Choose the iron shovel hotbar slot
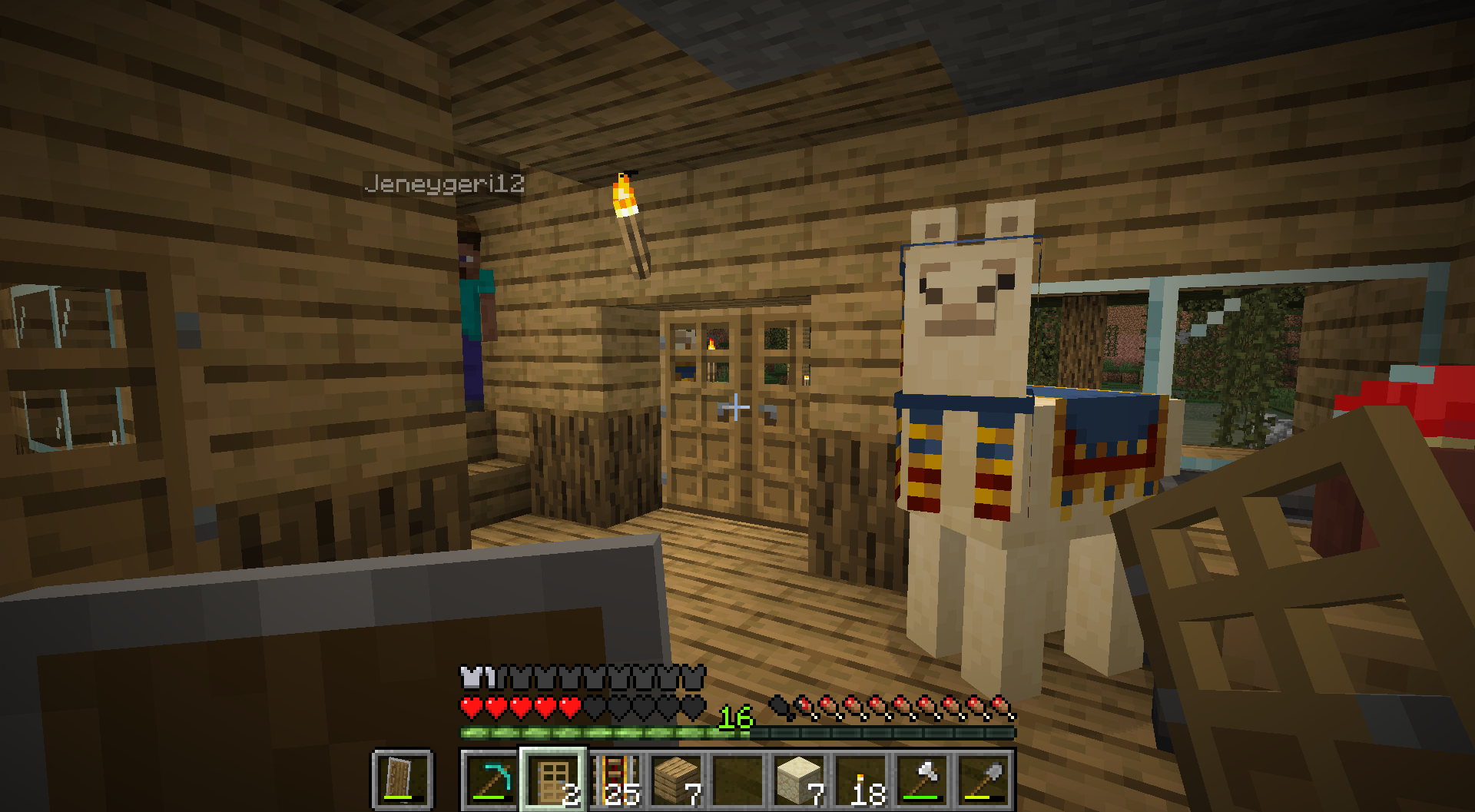This screenshot has width=1475, height=812. 984,780
